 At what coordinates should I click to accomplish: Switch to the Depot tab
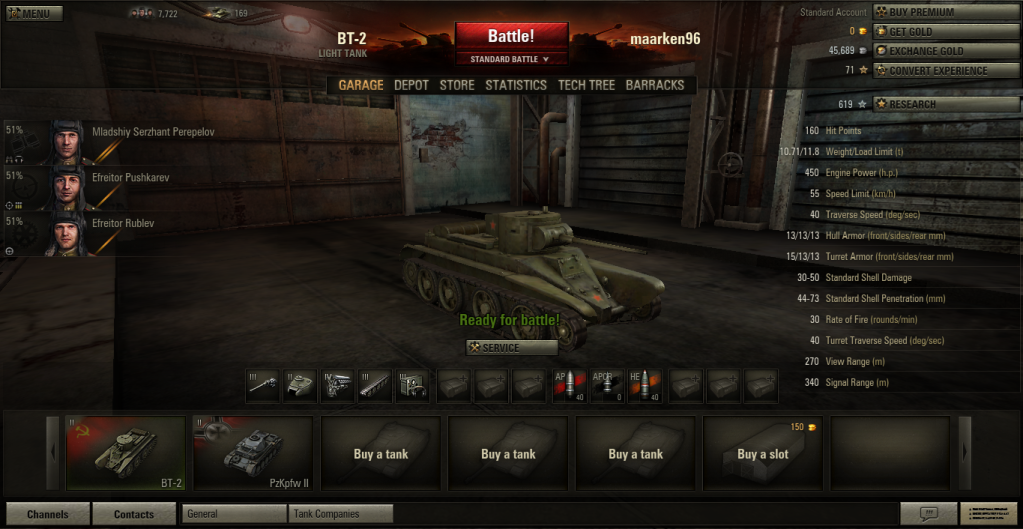point(411,85)
